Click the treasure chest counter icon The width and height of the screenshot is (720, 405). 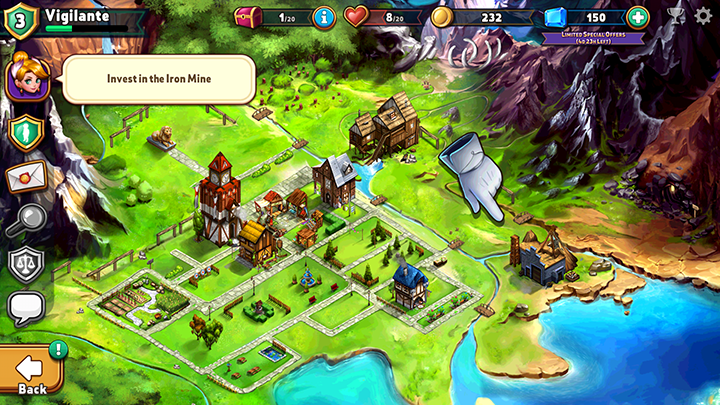[x=248, y=17]
